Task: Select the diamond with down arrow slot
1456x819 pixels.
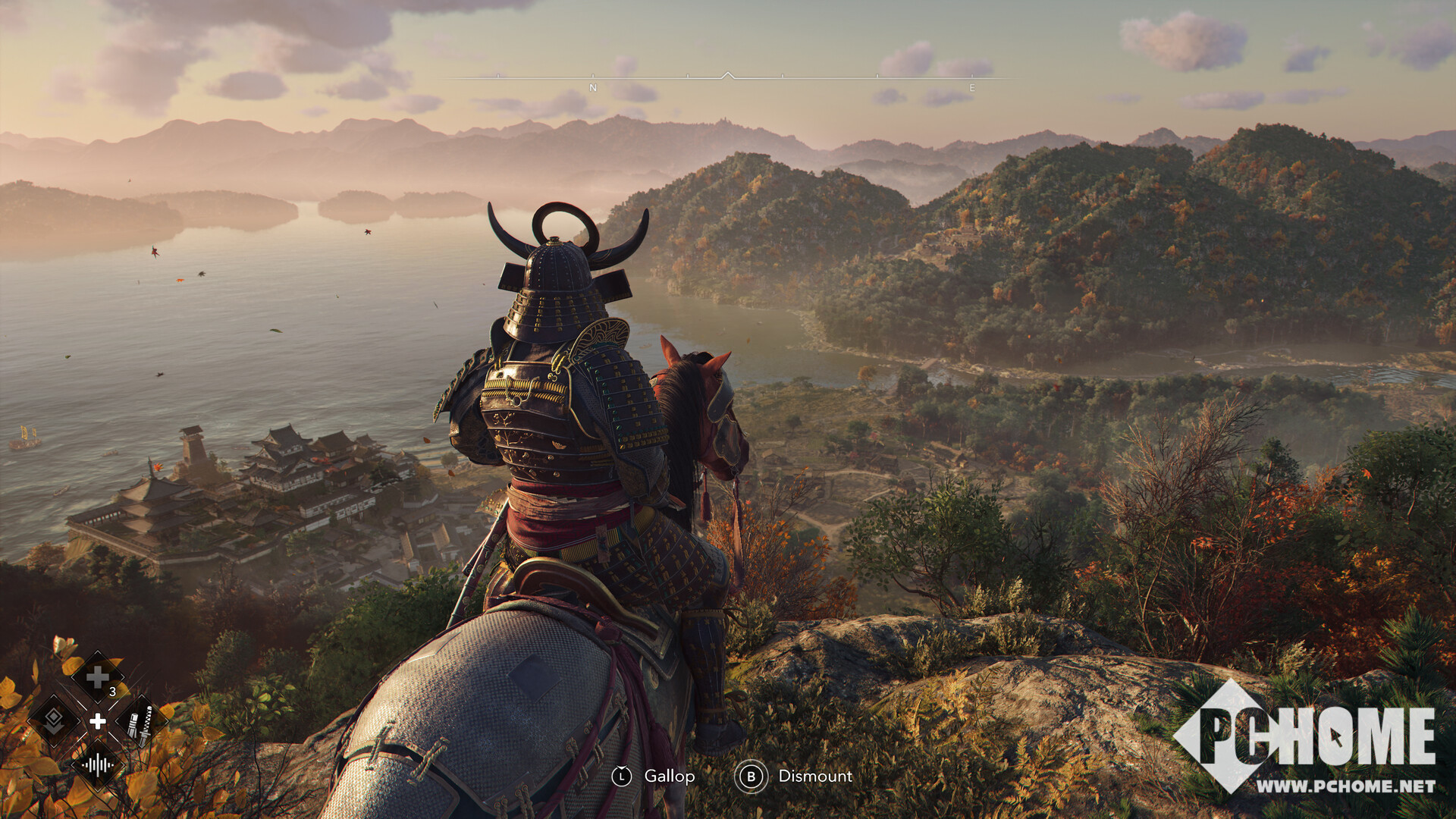Action: (54, 720)
